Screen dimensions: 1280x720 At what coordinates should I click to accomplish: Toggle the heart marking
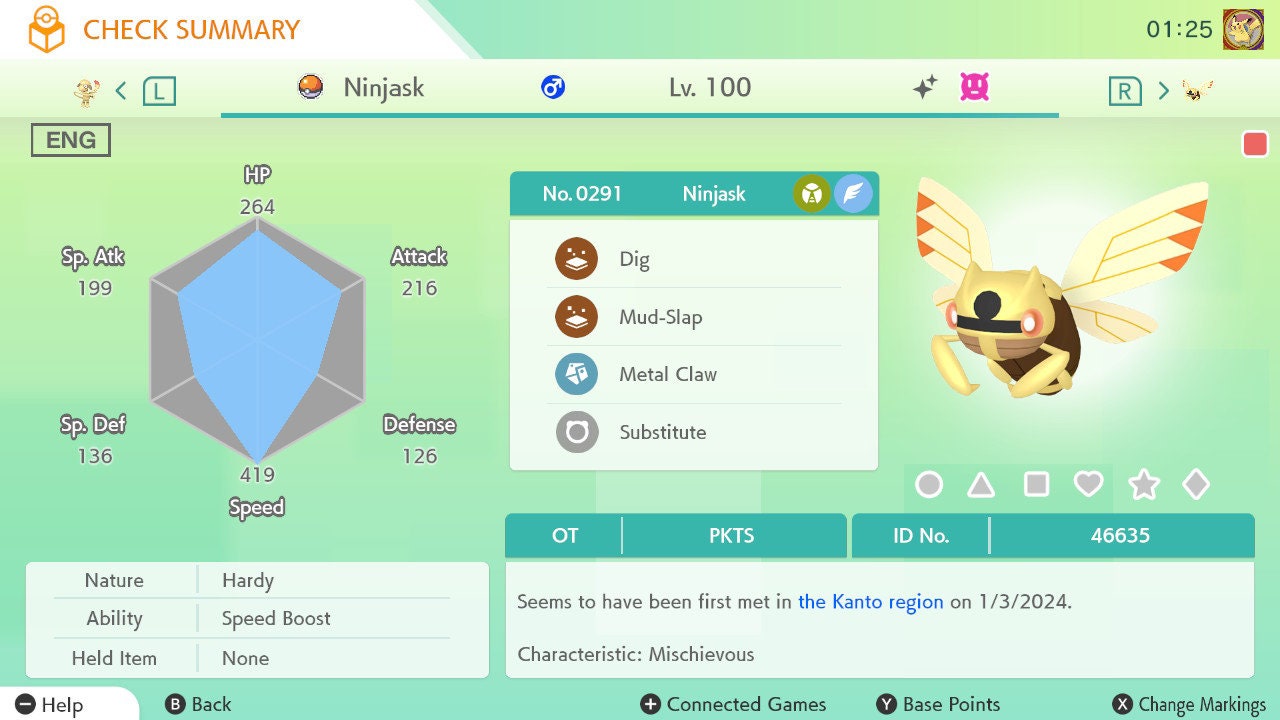[1088, 485]
